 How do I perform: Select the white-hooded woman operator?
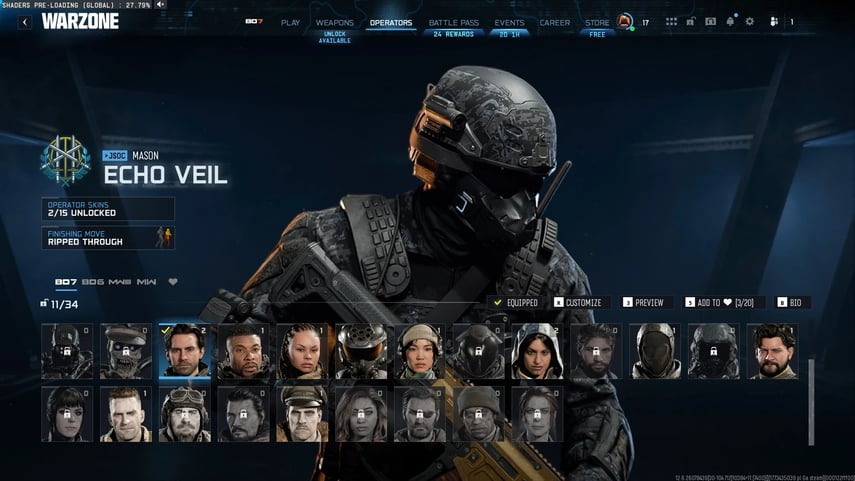(537, 351)
